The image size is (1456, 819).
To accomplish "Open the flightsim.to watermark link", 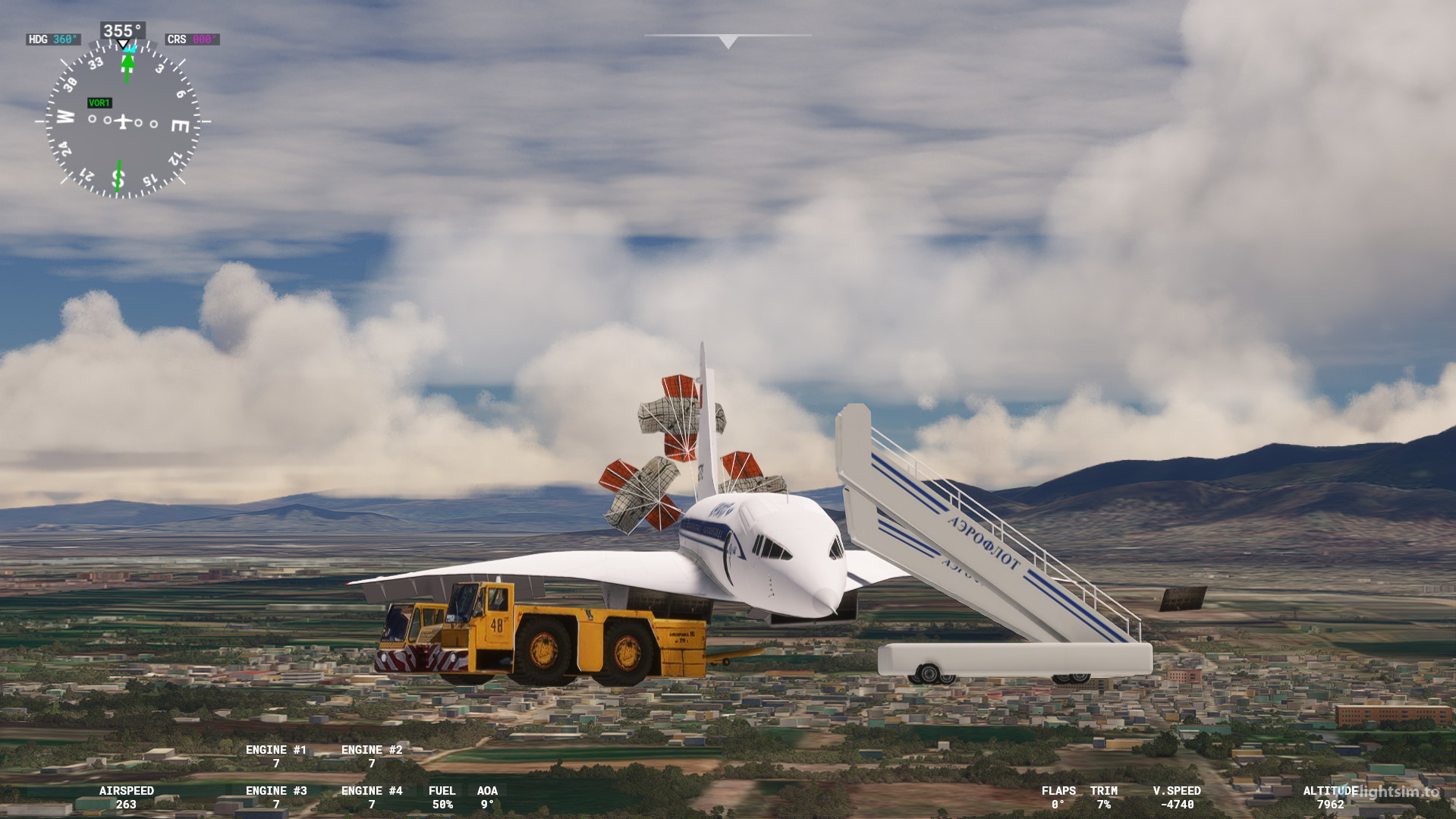I will (1393, 790).
